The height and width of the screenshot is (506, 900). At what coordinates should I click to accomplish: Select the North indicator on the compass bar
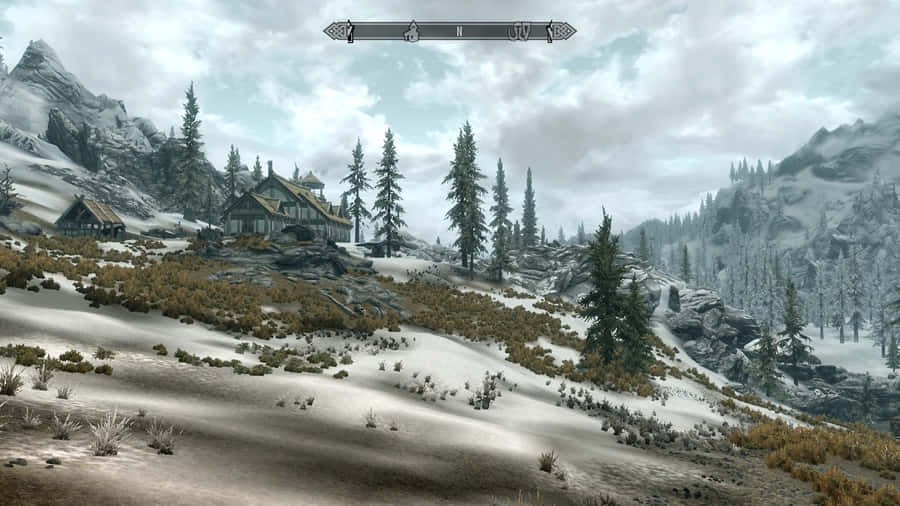pyautogui.click(x=459, y=31)
